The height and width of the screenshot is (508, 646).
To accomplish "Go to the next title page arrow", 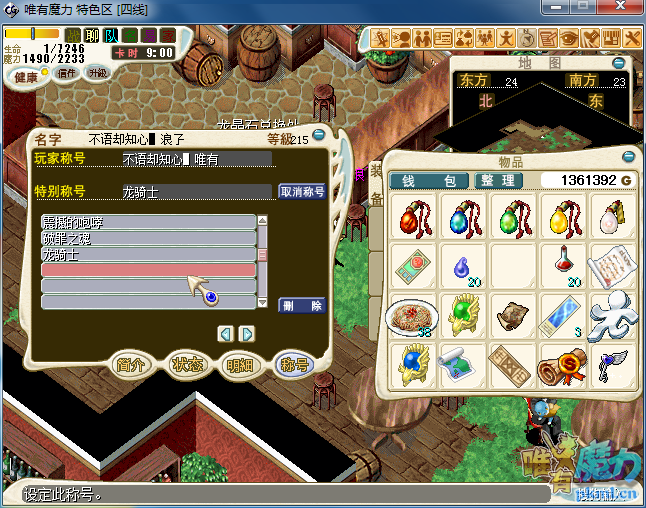I will point(247,333).
